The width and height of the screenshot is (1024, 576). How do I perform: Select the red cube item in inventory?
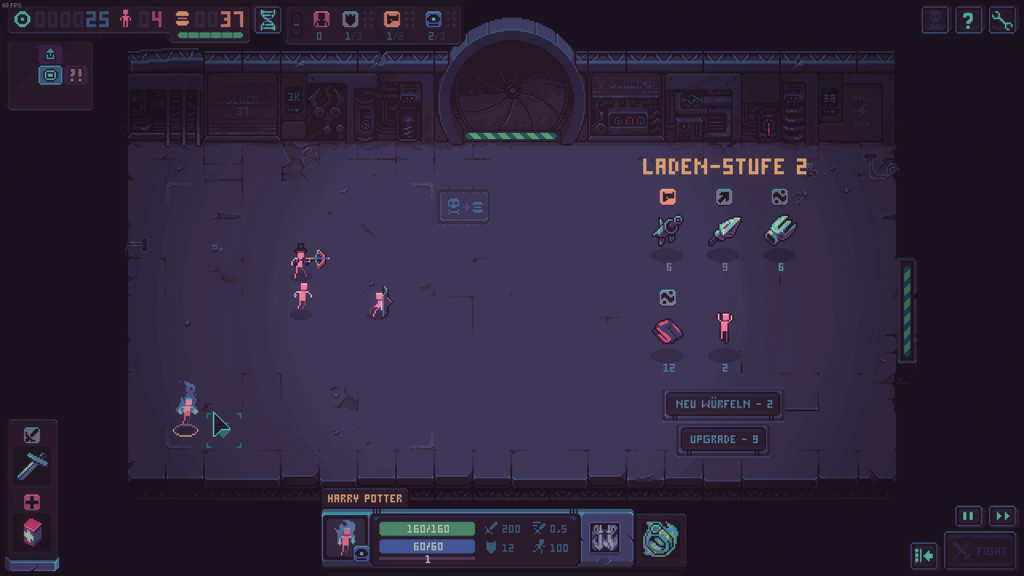(32, 531)
